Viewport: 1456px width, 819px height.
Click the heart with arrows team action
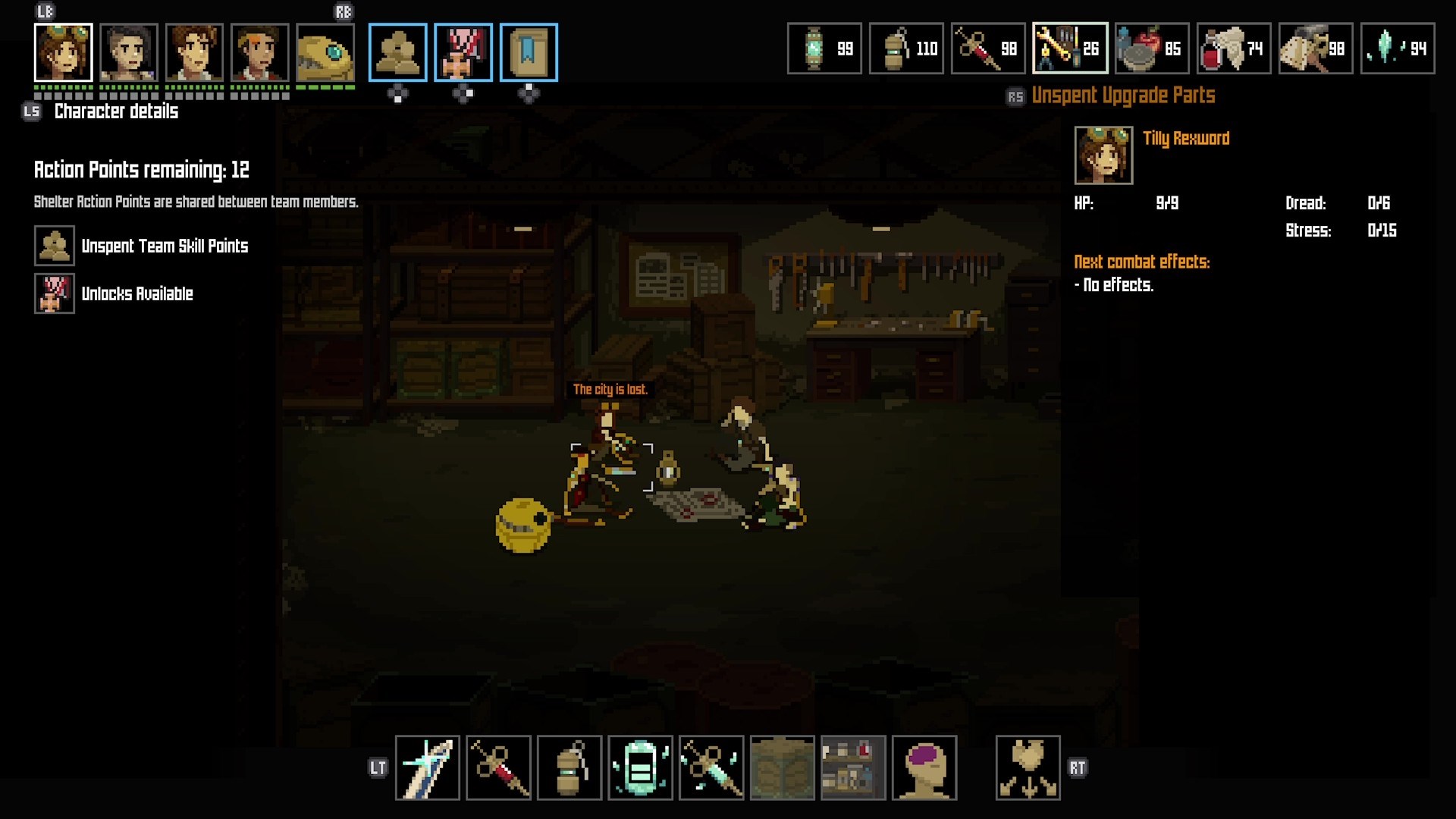click(1028, 767)
